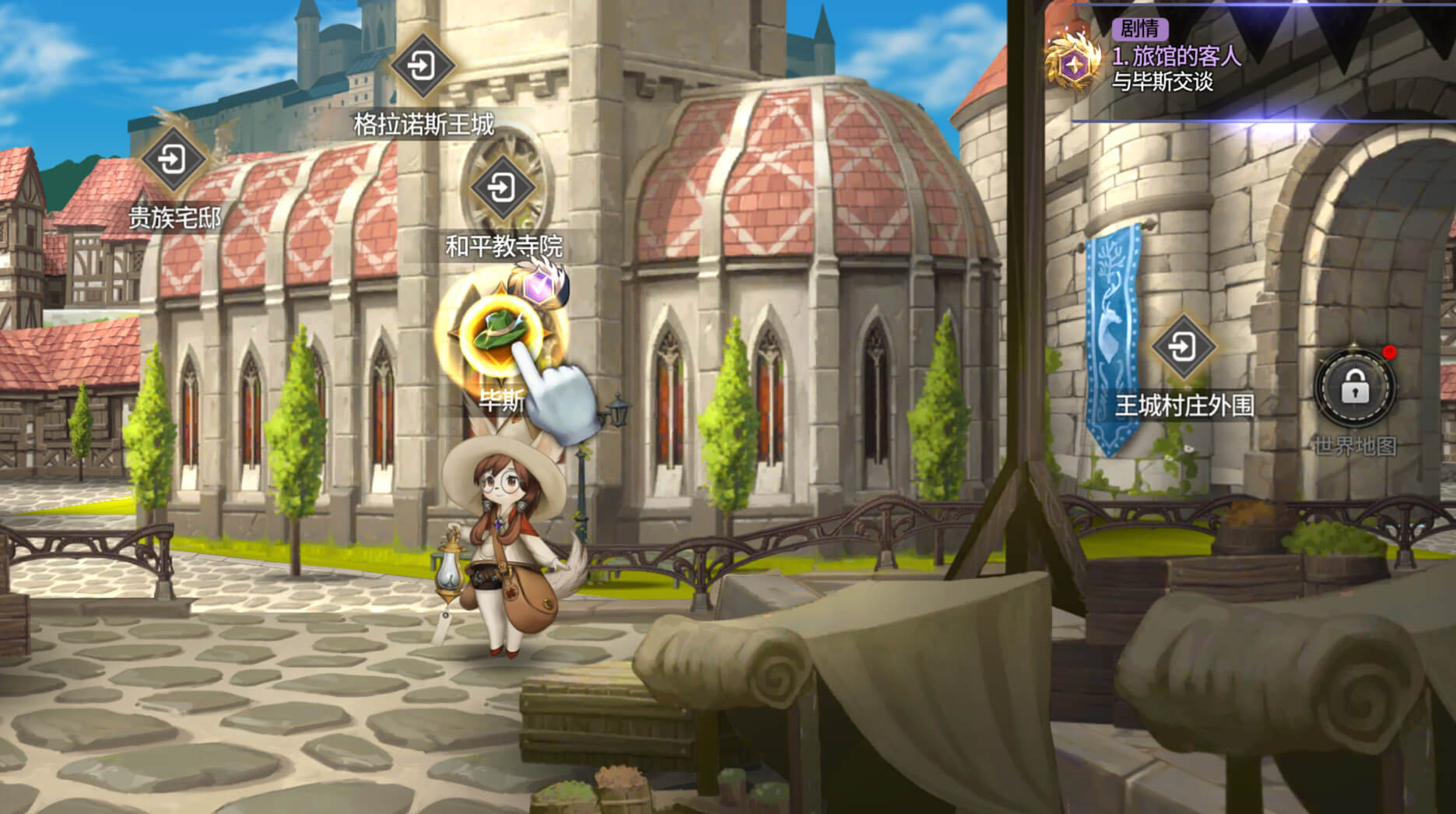Enter the 和平教寺院 location marker
Image resolution: width=1456 pixels, height=814 pixels.
point(502,188)
